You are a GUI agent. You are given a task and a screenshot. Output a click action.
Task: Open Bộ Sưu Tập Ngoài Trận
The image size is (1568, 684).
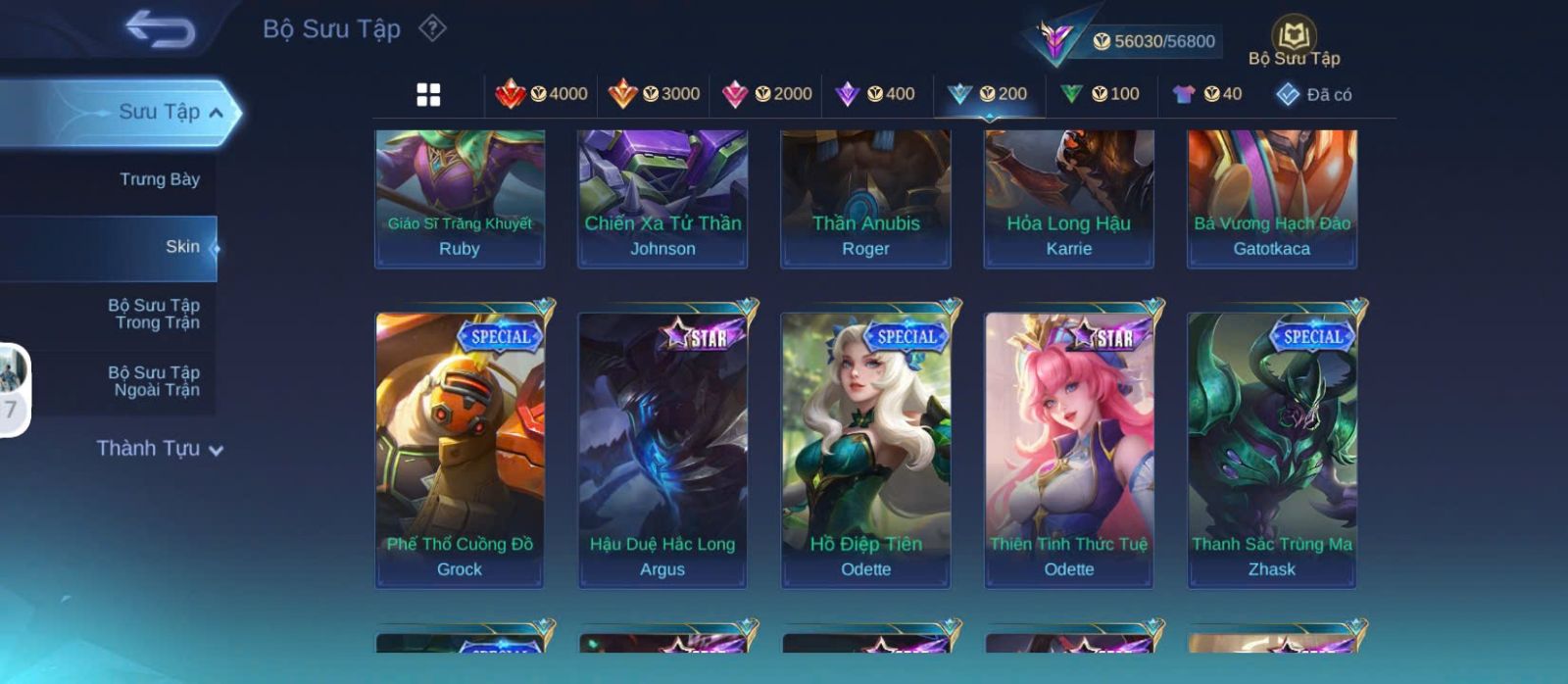click(156, 381)
